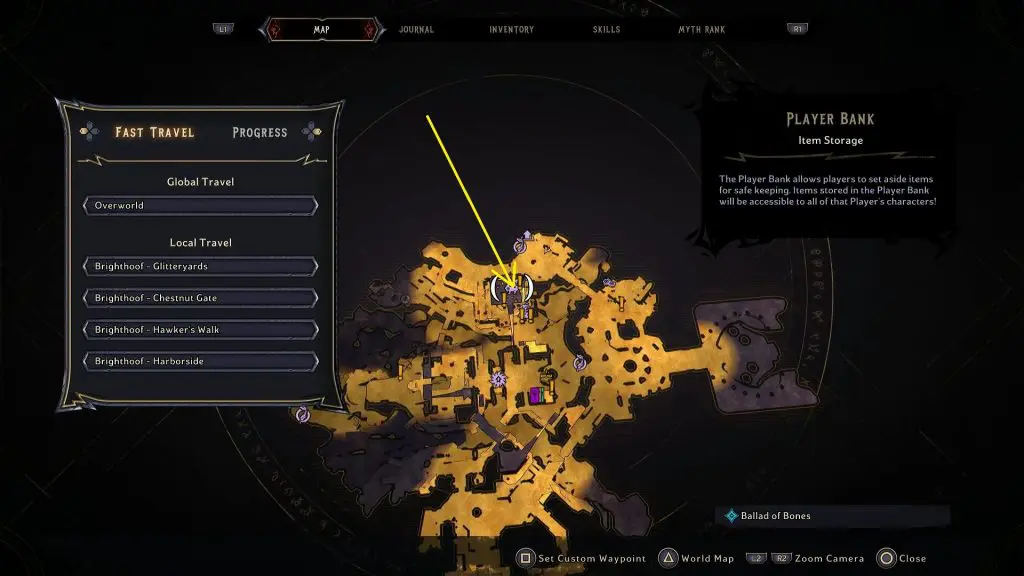The width and height of the screenshot is (1024, 576).
Task: Show the Myth Rank tab
Action: click(699, 30)
